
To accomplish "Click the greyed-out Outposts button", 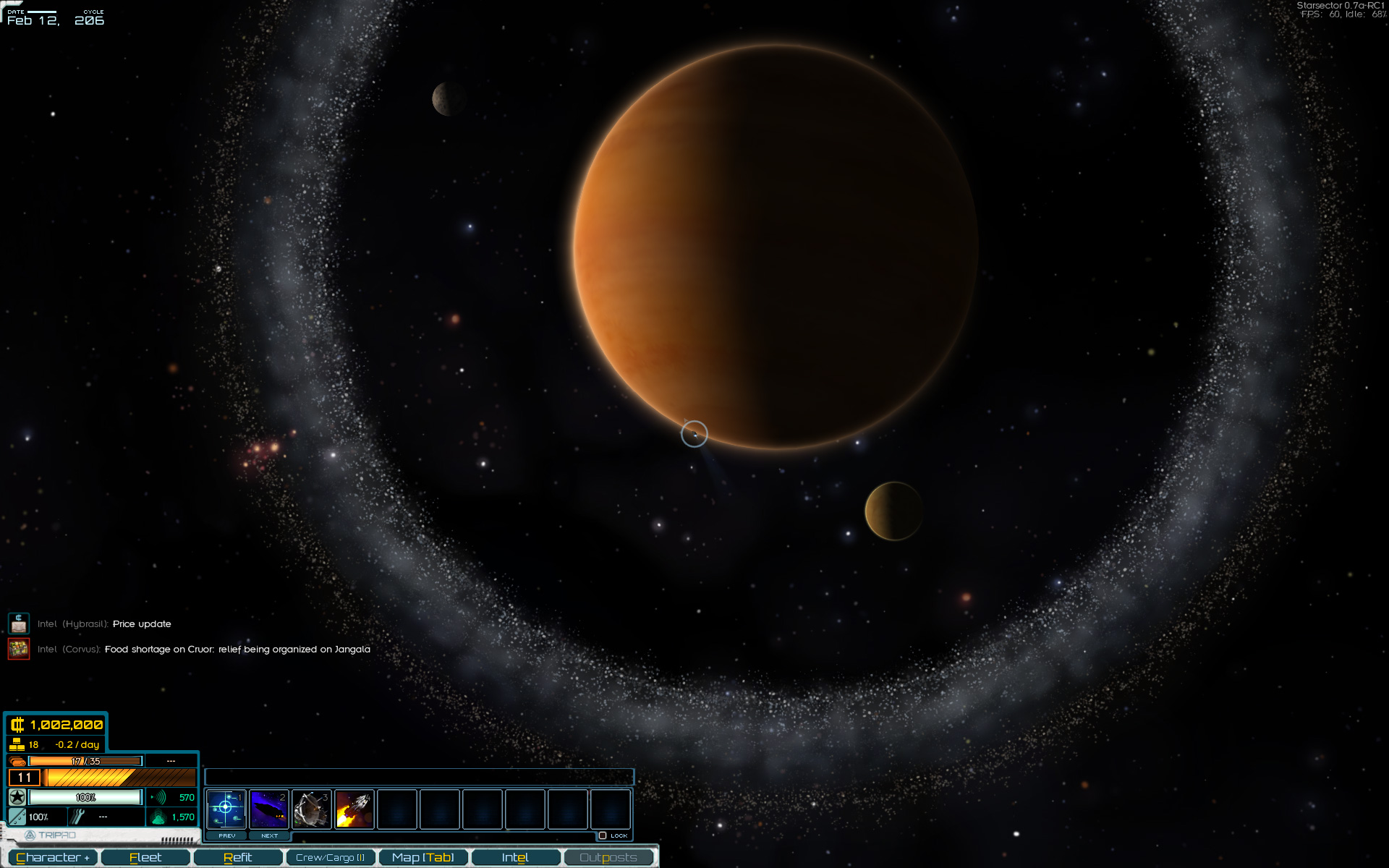I will 608,858.
